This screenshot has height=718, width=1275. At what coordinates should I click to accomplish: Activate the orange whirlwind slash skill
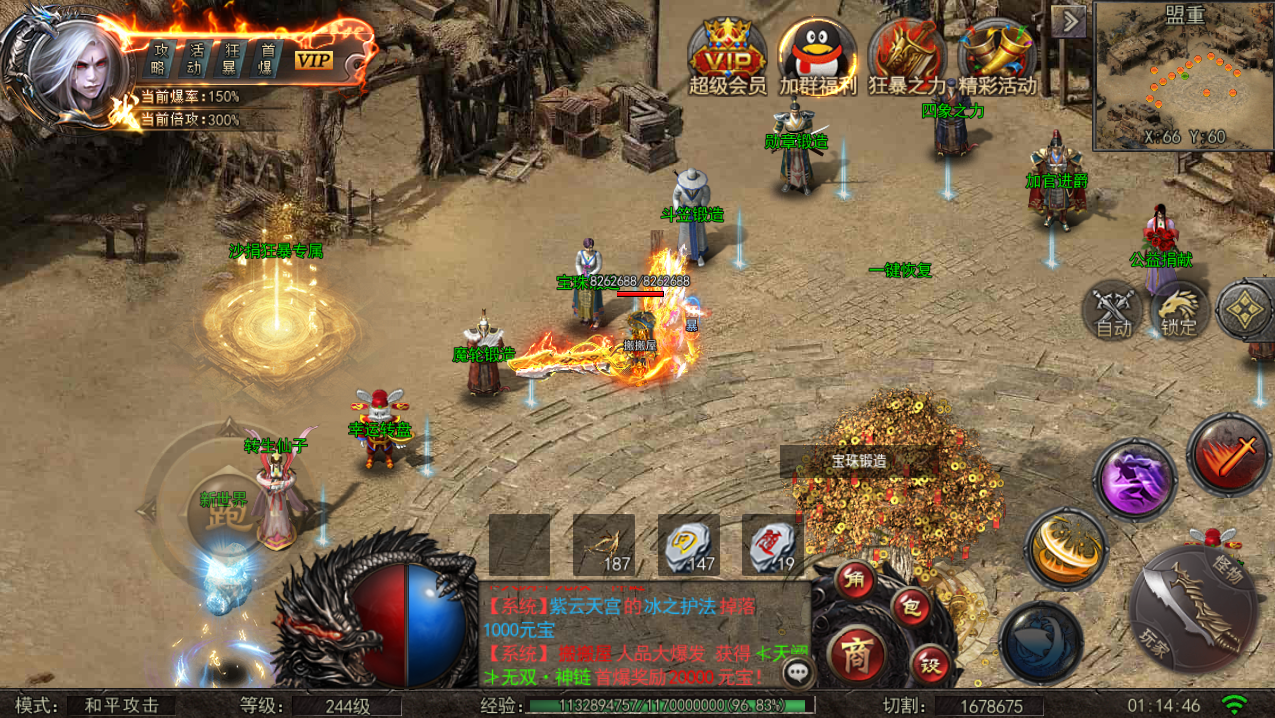point(1066,549)
